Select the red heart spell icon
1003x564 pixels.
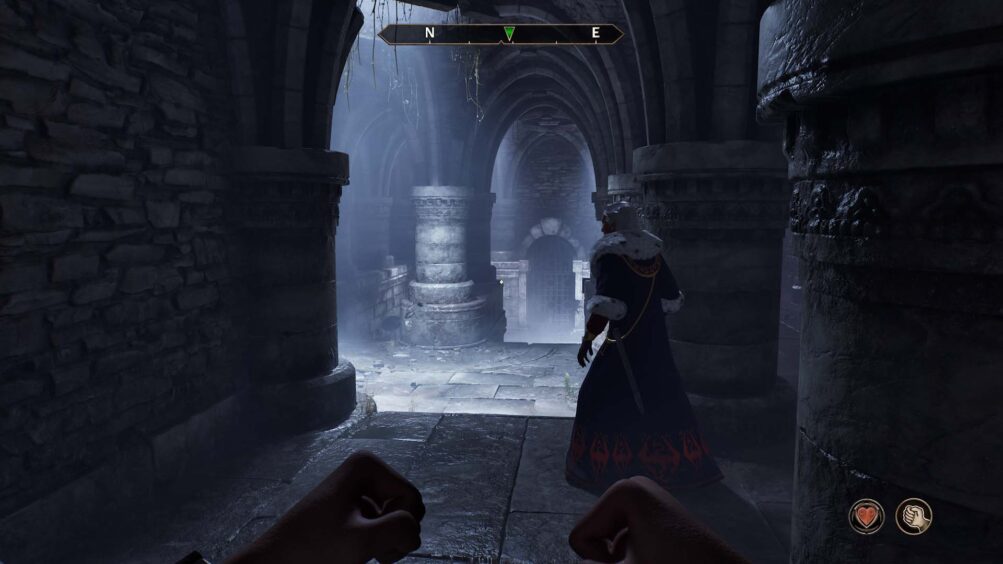(x=866, y=516)
